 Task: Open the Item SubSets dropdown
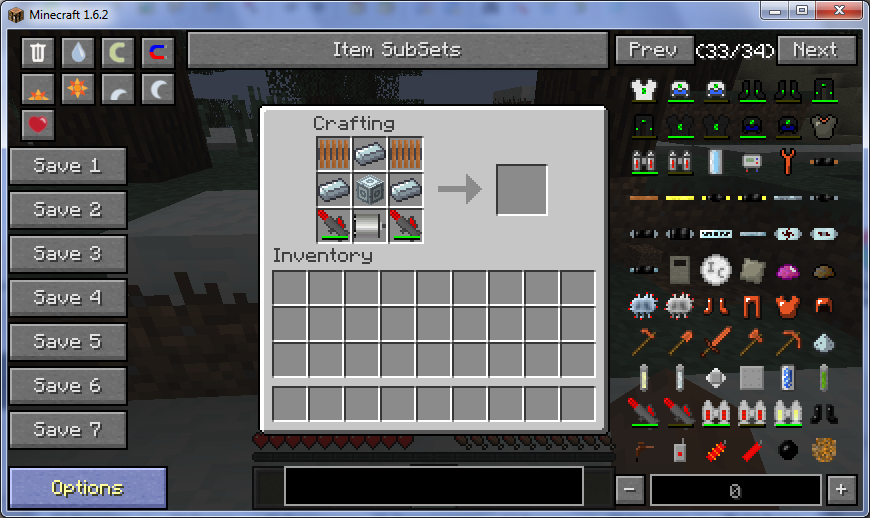coord(397,50)
